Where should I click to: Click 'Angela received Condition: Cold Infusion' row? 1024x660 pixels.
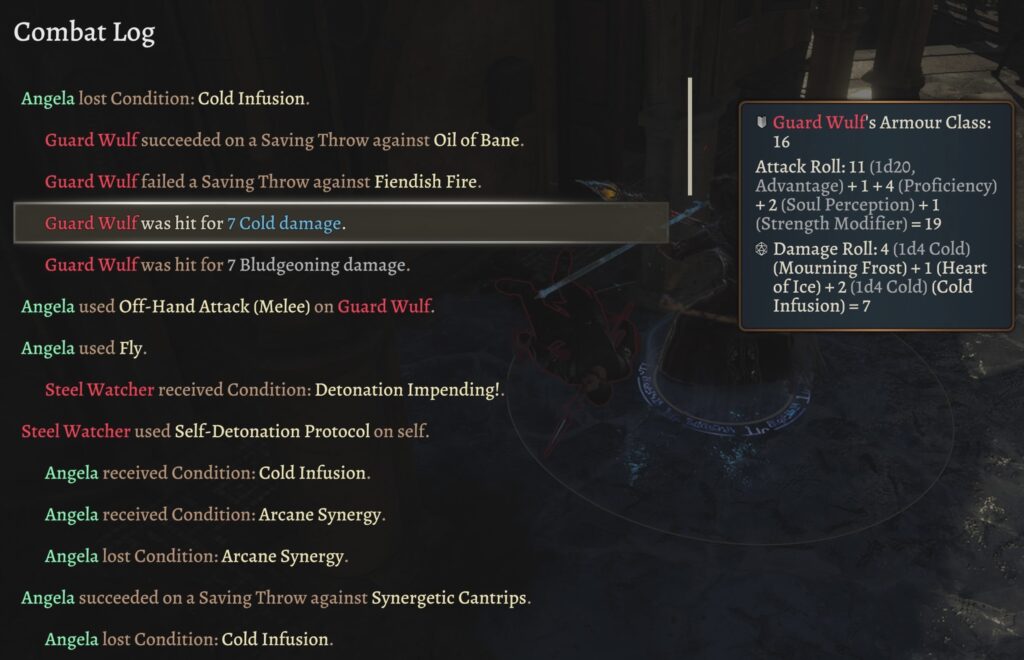pyautogui.click(x=207, y=472)
